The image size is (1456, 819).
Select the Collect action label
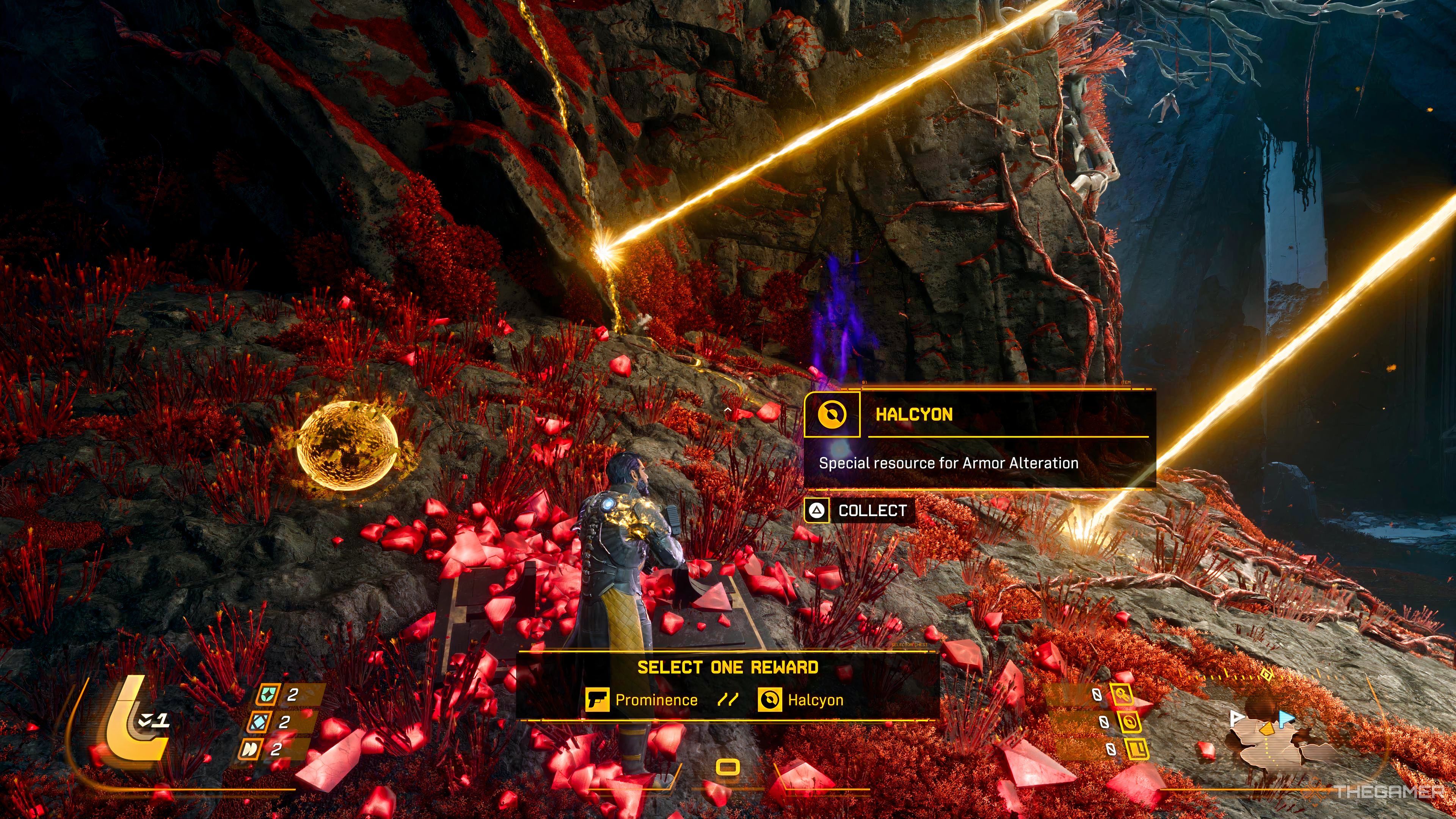tap(872, 510)
